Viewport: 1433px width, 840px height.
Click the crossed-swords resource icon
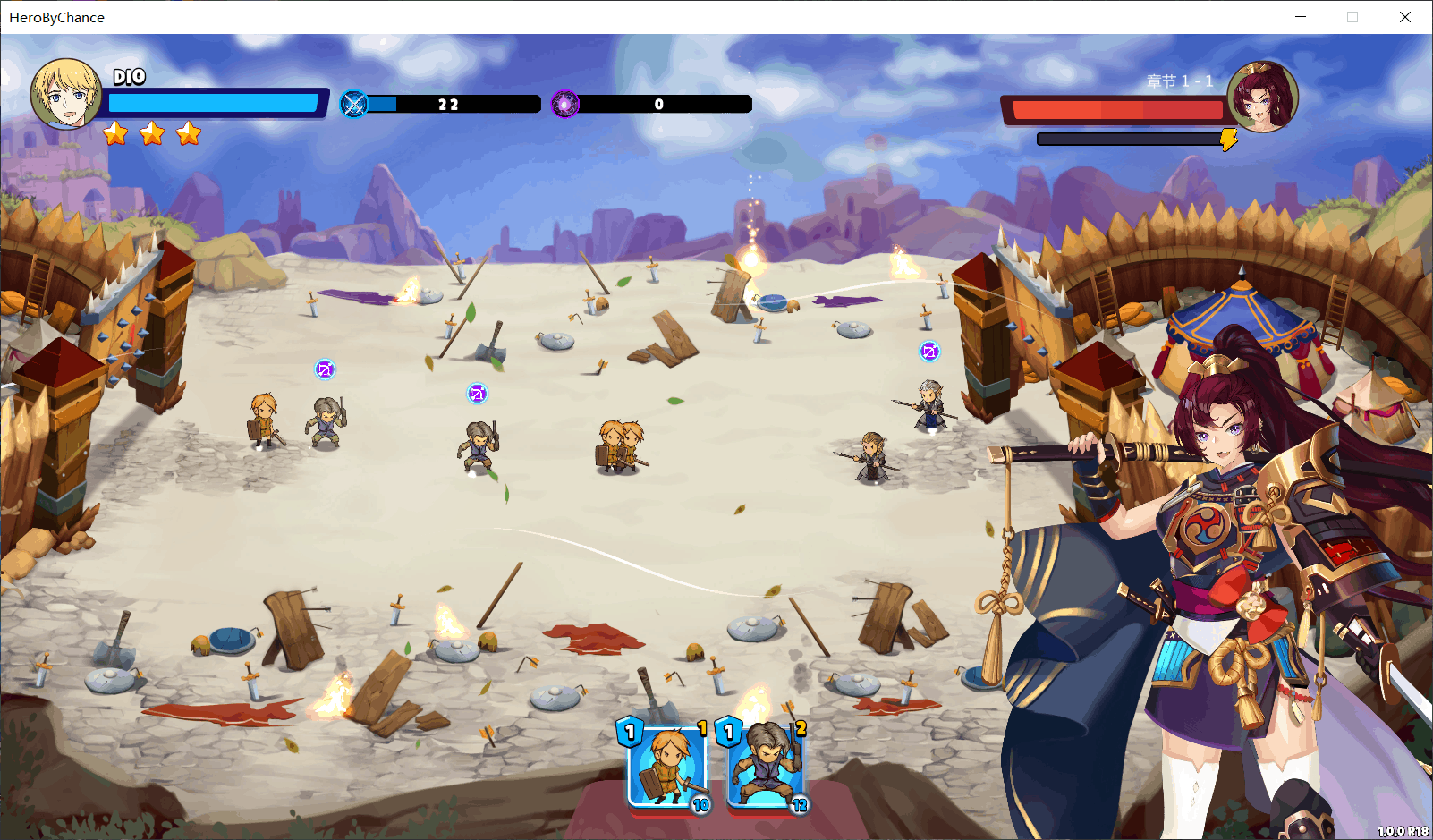coord(354,105)
